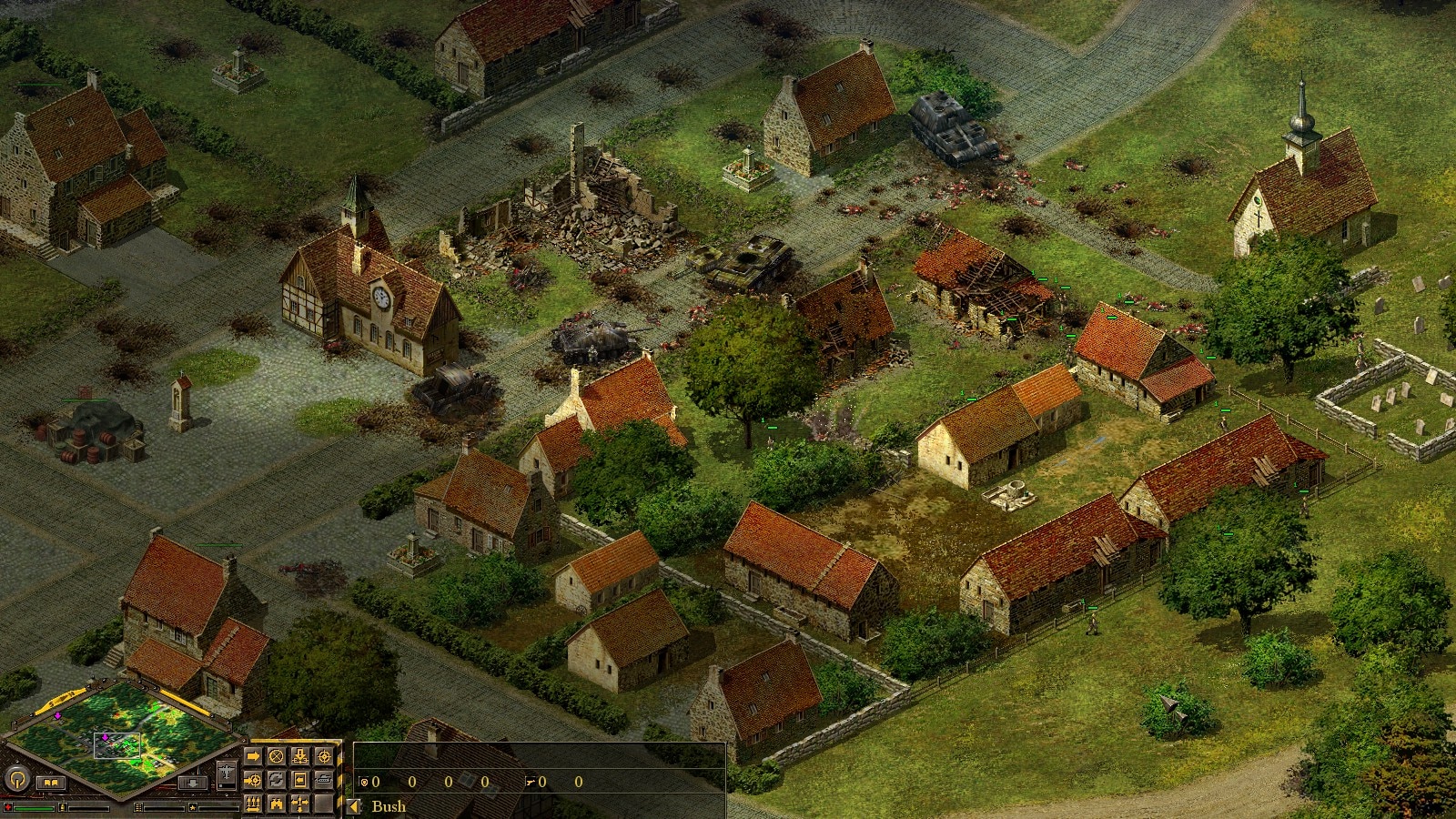Screen dimensions: 1456x819
Task: Select the four-arrows spread-out command
Action: pyautogui.click(x=299, y=804)
